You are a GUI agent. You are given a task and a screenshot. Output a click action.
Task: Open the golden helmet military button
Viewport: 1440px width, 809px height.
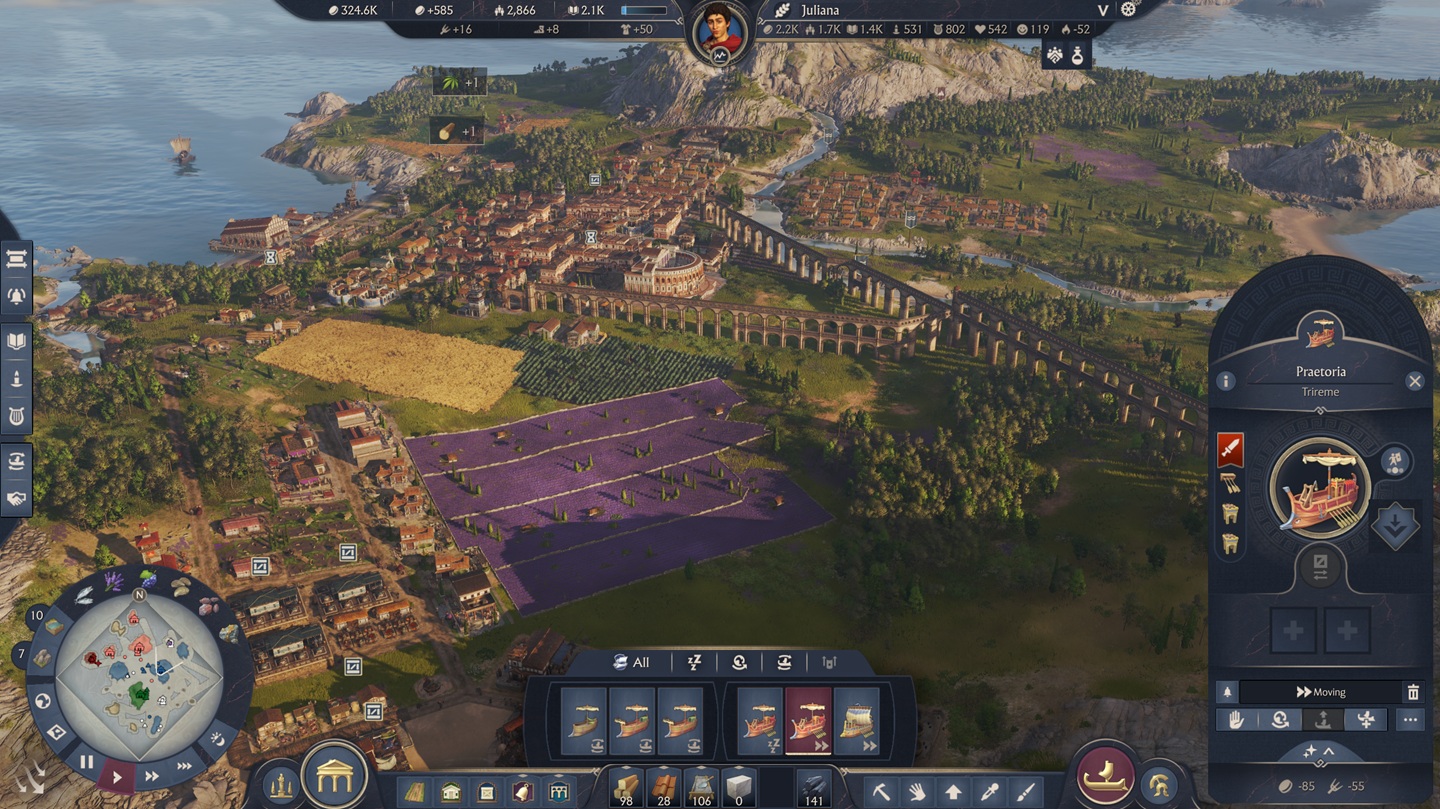click(1158, 785)
